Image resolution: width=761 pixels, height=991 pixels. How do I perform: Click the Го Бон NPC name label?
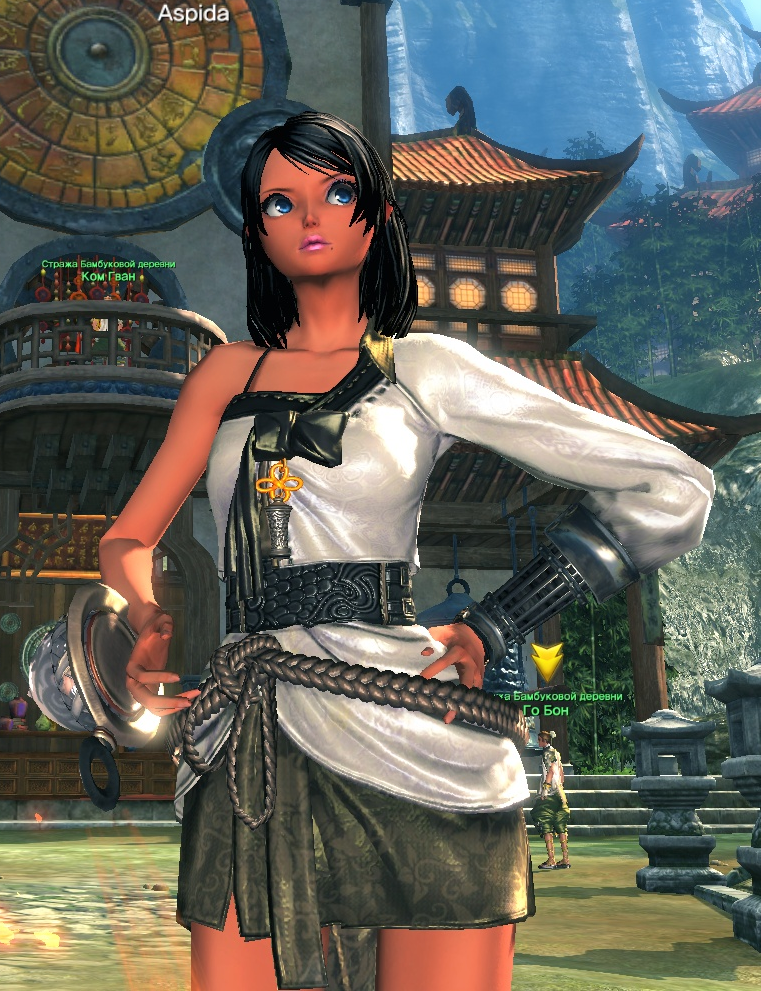(x=547, y=710)
